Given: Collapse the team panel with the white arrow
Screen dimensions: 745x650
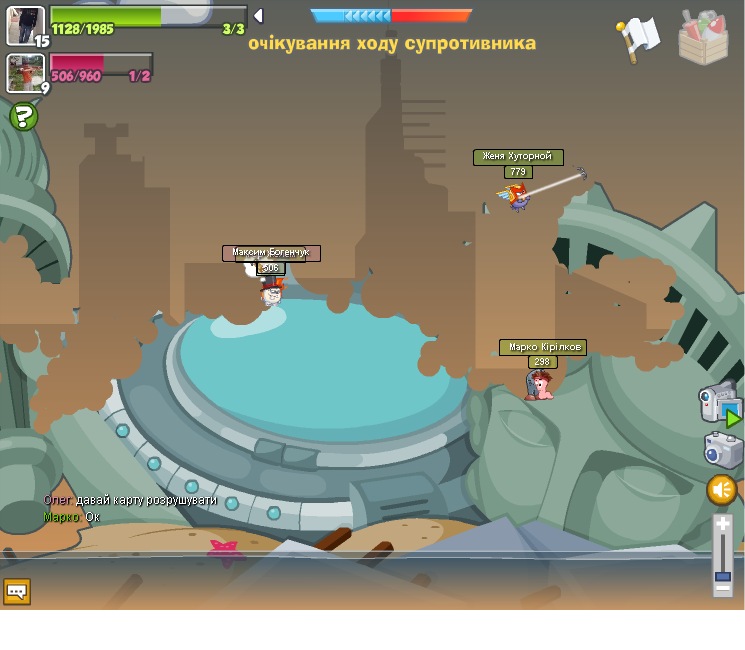Looking at the screenshot, I should click(x=258, y=16).
